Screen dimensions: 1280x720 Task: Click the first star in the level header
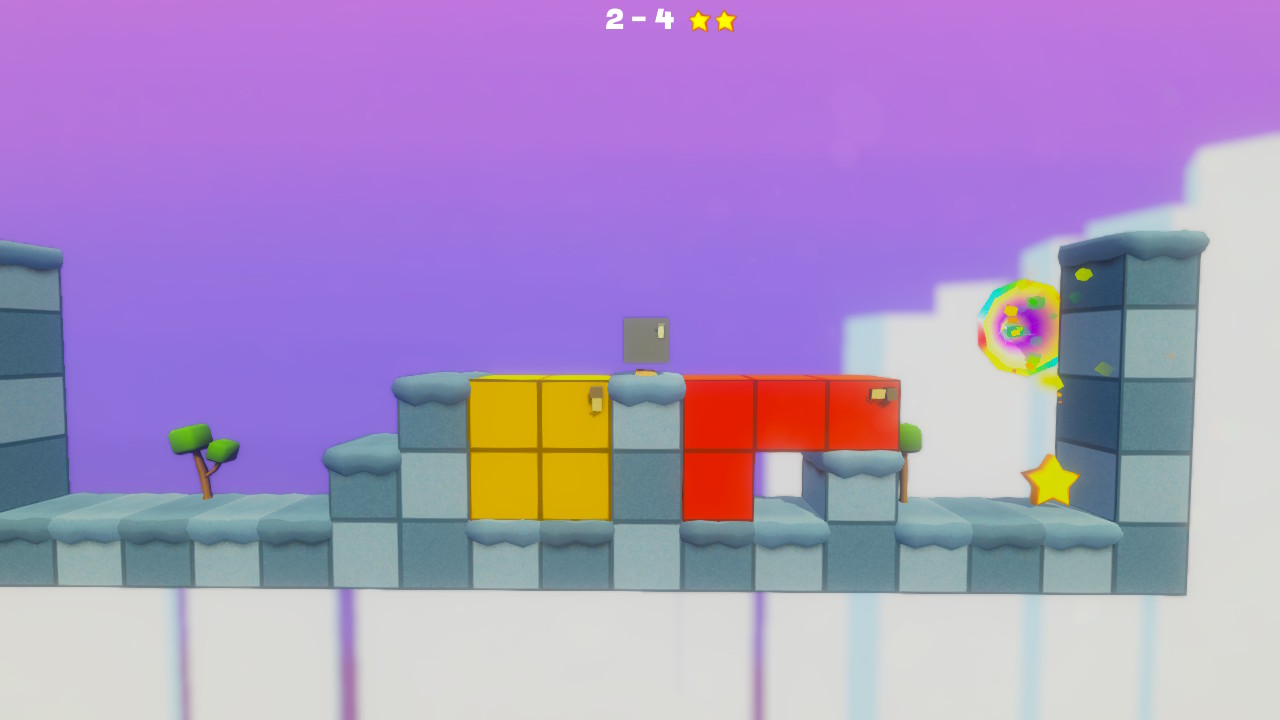tap(698, 21)
